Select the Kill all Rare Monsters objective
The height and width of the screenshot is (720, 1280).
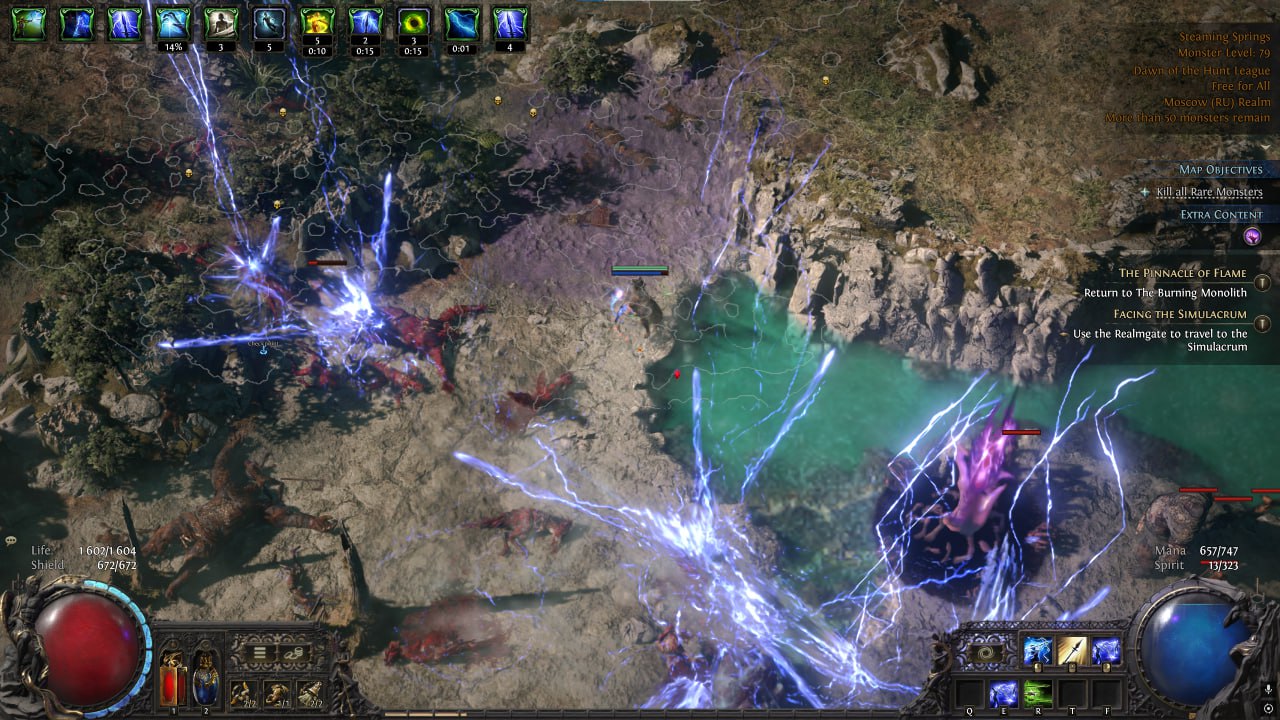1209,192
